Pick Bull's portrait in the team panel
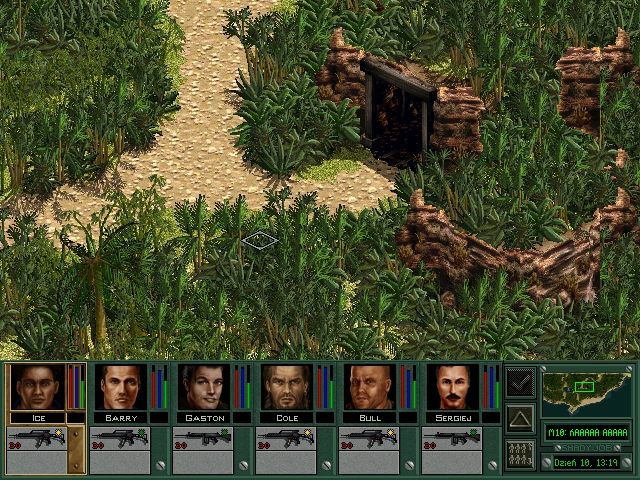Viewport: 640px width, 480px height. [369, 387]
